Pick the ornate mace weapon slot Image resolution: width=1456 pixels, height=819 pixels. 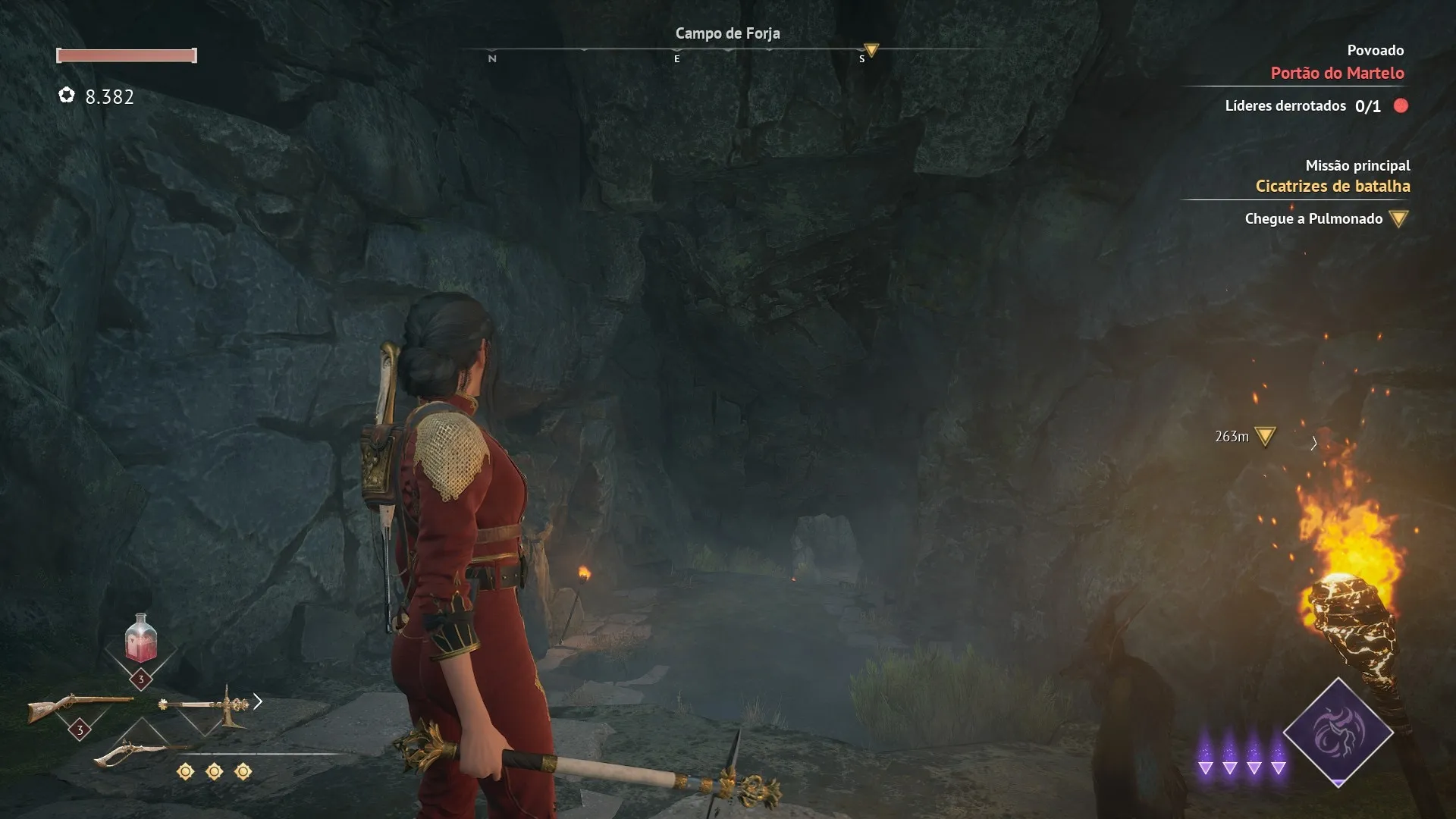coord(205,705)
